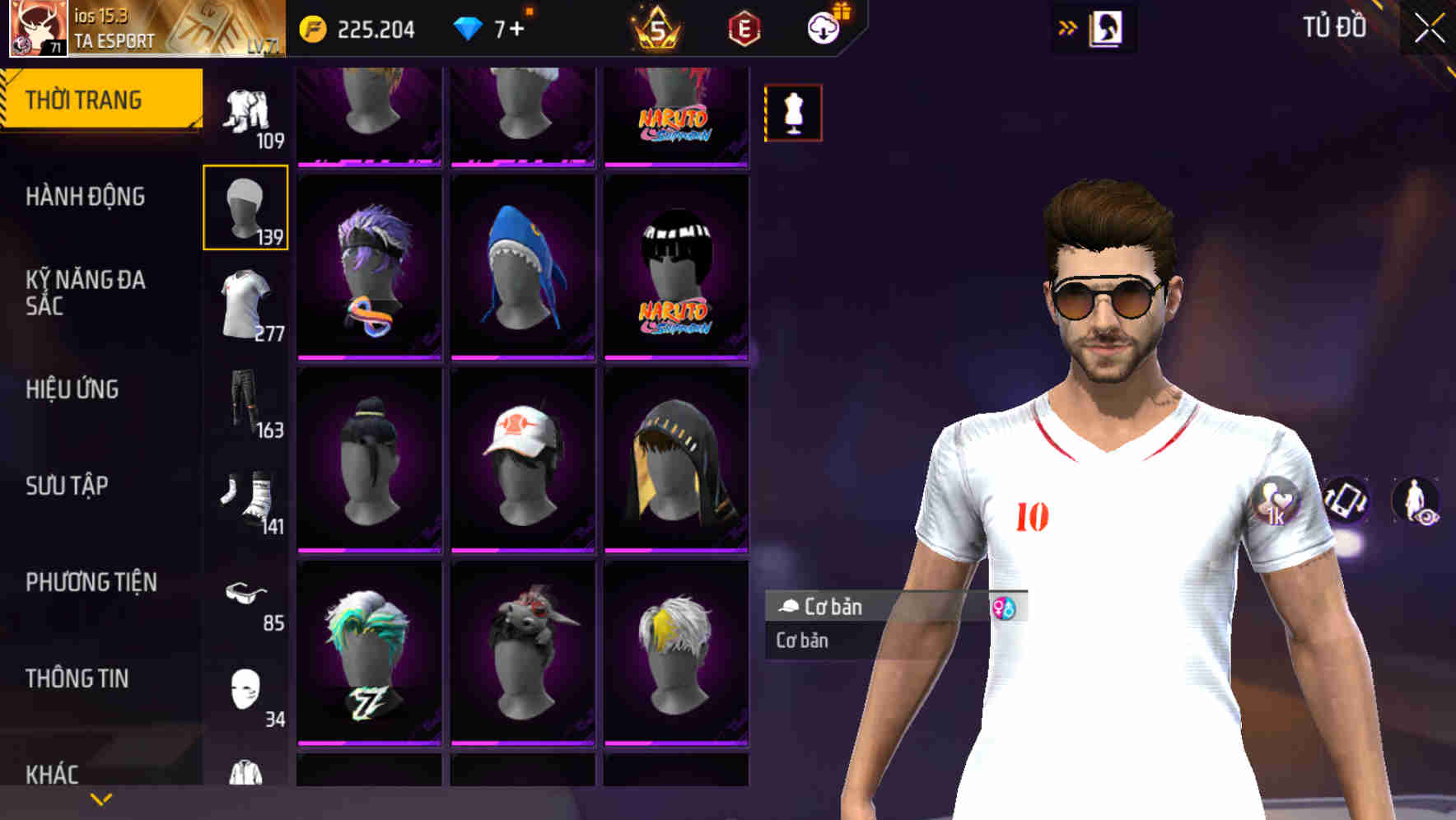Open the cloud download gift icon
The height and width of the screenshot is (820, 1456).
point(823,26)
